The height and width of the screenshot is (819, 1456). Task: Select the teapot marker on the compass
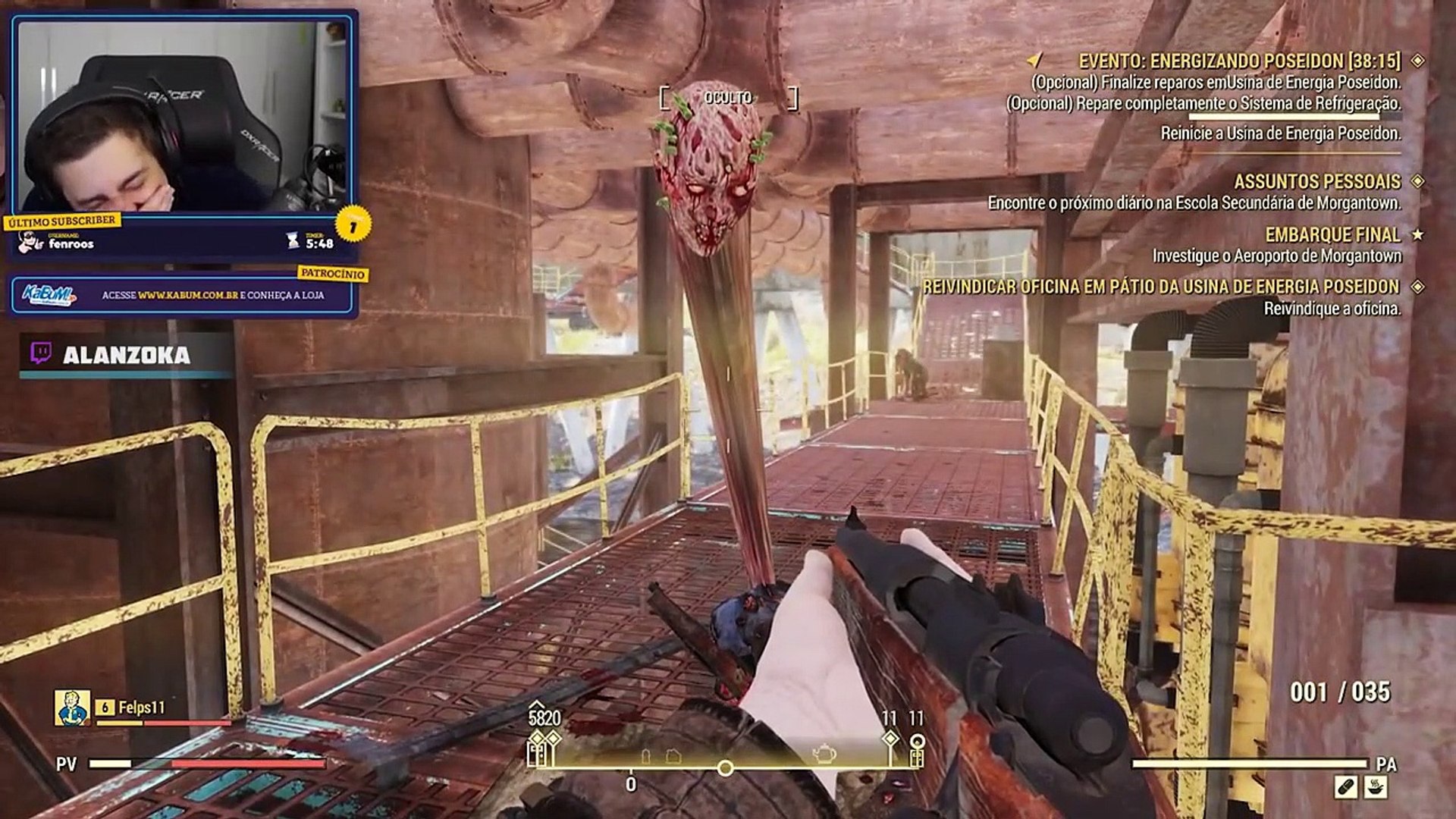click(x=825, y=753)
